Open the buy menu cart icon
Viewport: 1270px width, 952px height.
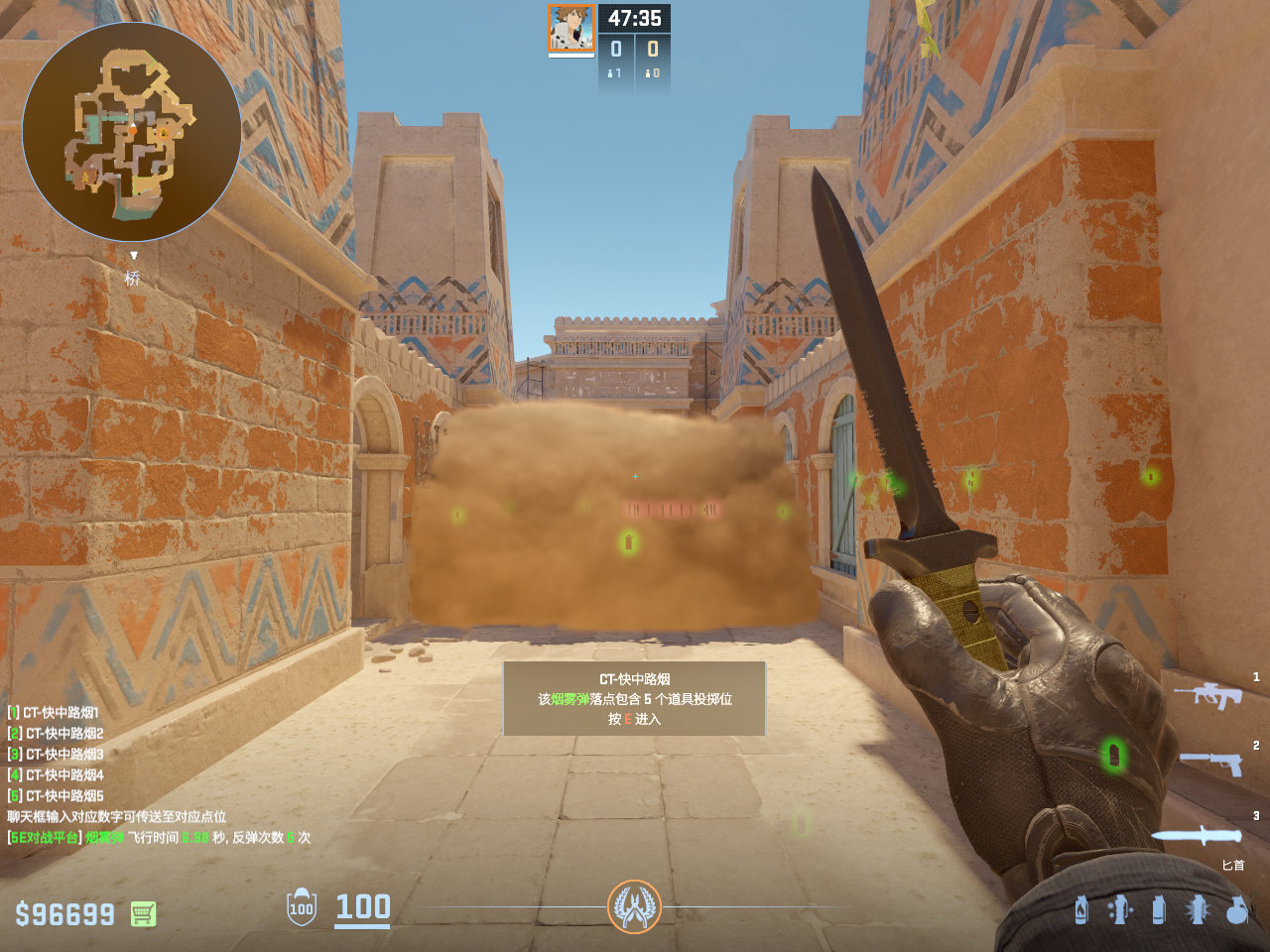pyautogui.click(x=143, y=913)
